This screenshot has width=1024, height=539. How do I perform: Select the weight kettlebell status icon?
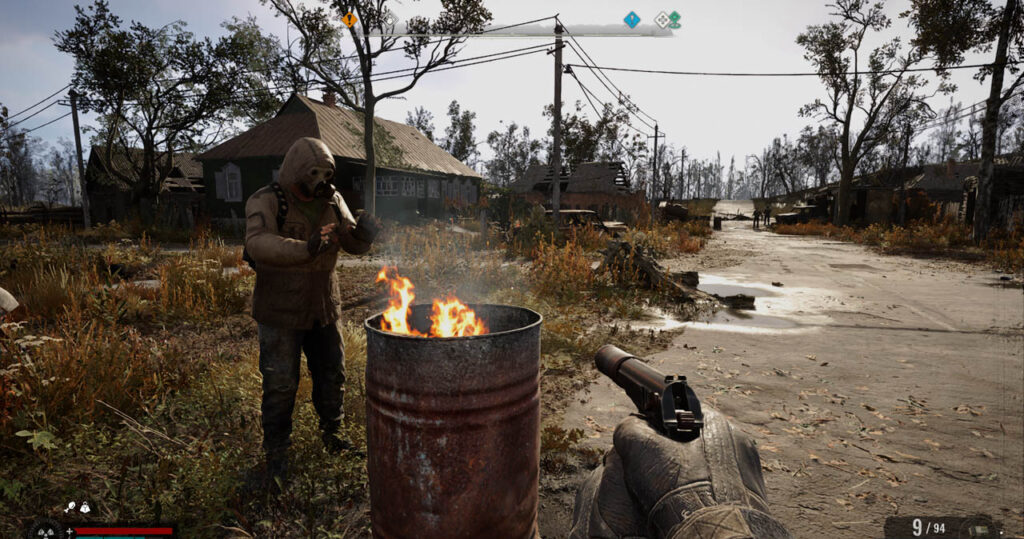[x=86, y=508]
